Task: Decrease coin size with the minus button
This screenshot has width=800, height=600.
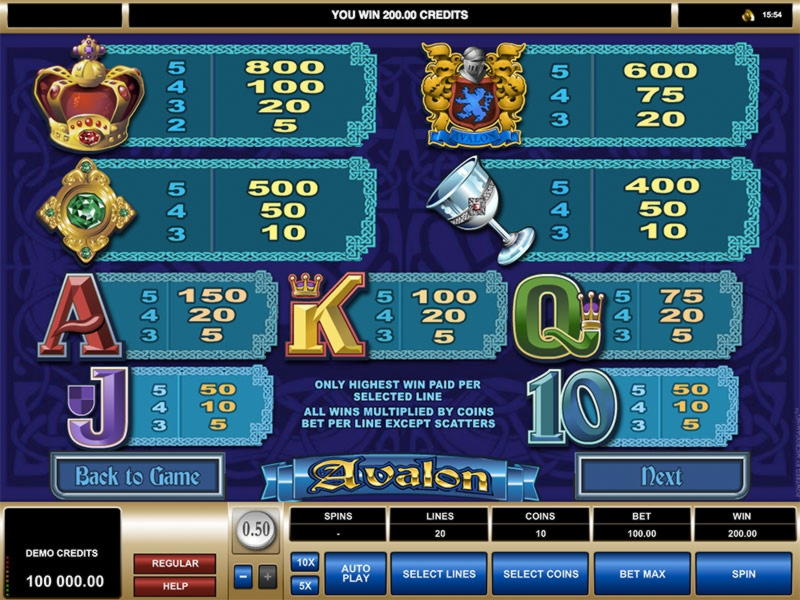Action: [244, 576]
